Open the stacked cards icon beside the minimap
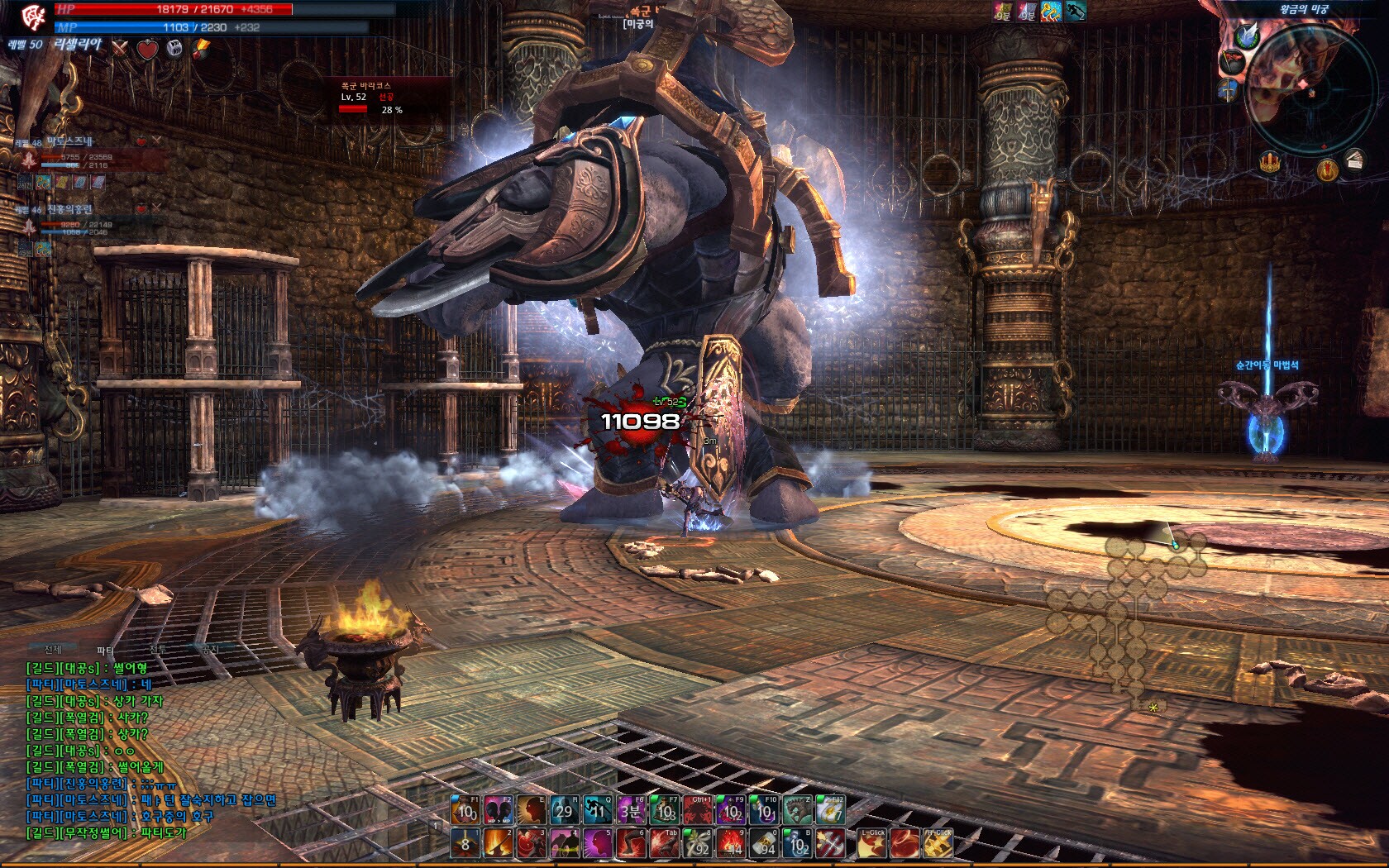Viewport: 1389px width, 868px height. point(1353,159)
